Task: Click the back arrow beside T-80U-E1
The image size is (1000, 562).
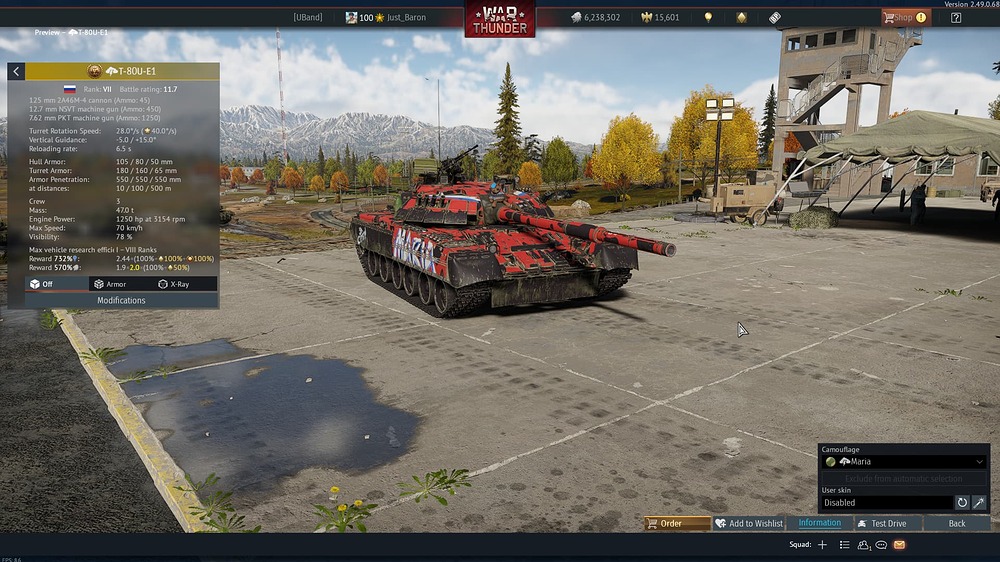Action: 16,72
